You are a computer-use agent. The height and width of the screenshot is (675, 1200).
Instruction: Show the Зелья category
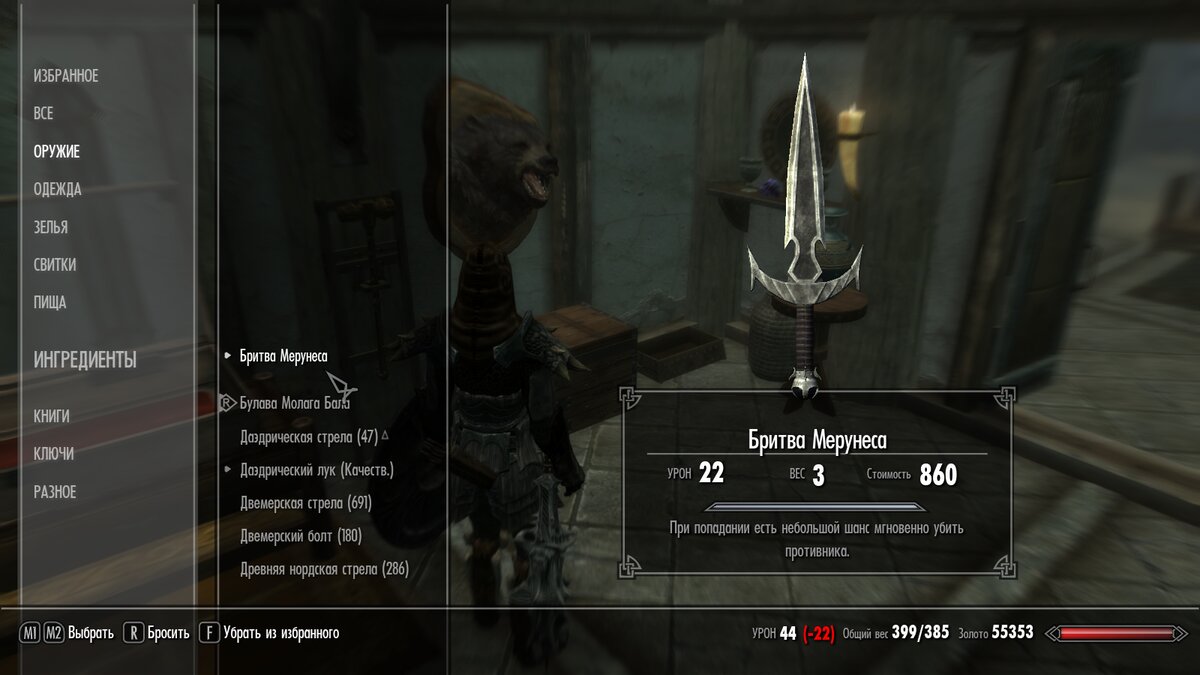tap(50, 227)
